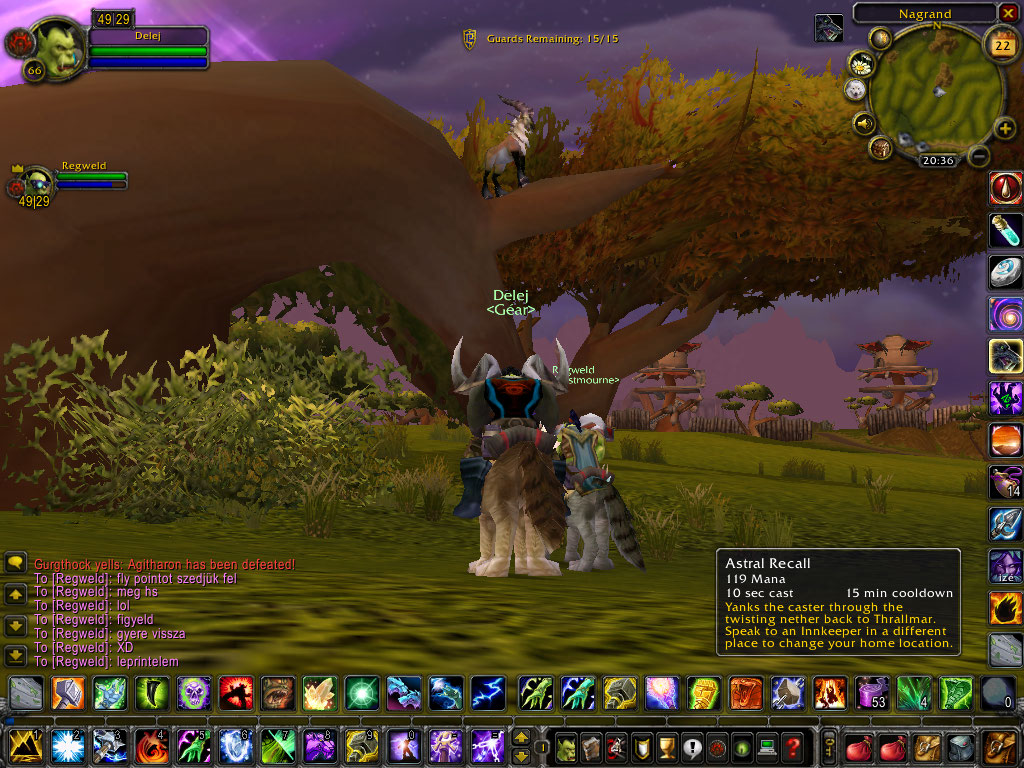Screen dimensions: 1024x768
Task: Use the purple skull ability icon
Action: point(194,692)
